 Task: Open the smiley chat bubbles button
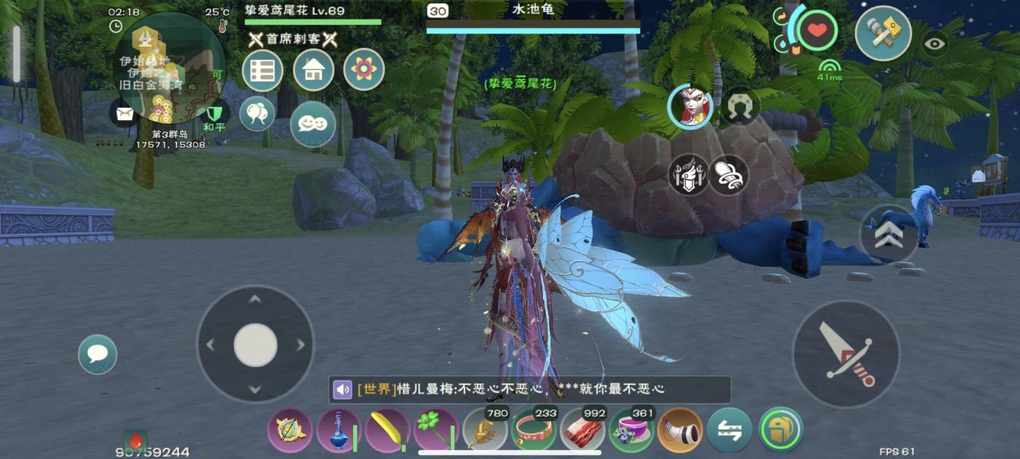(313, 123)
